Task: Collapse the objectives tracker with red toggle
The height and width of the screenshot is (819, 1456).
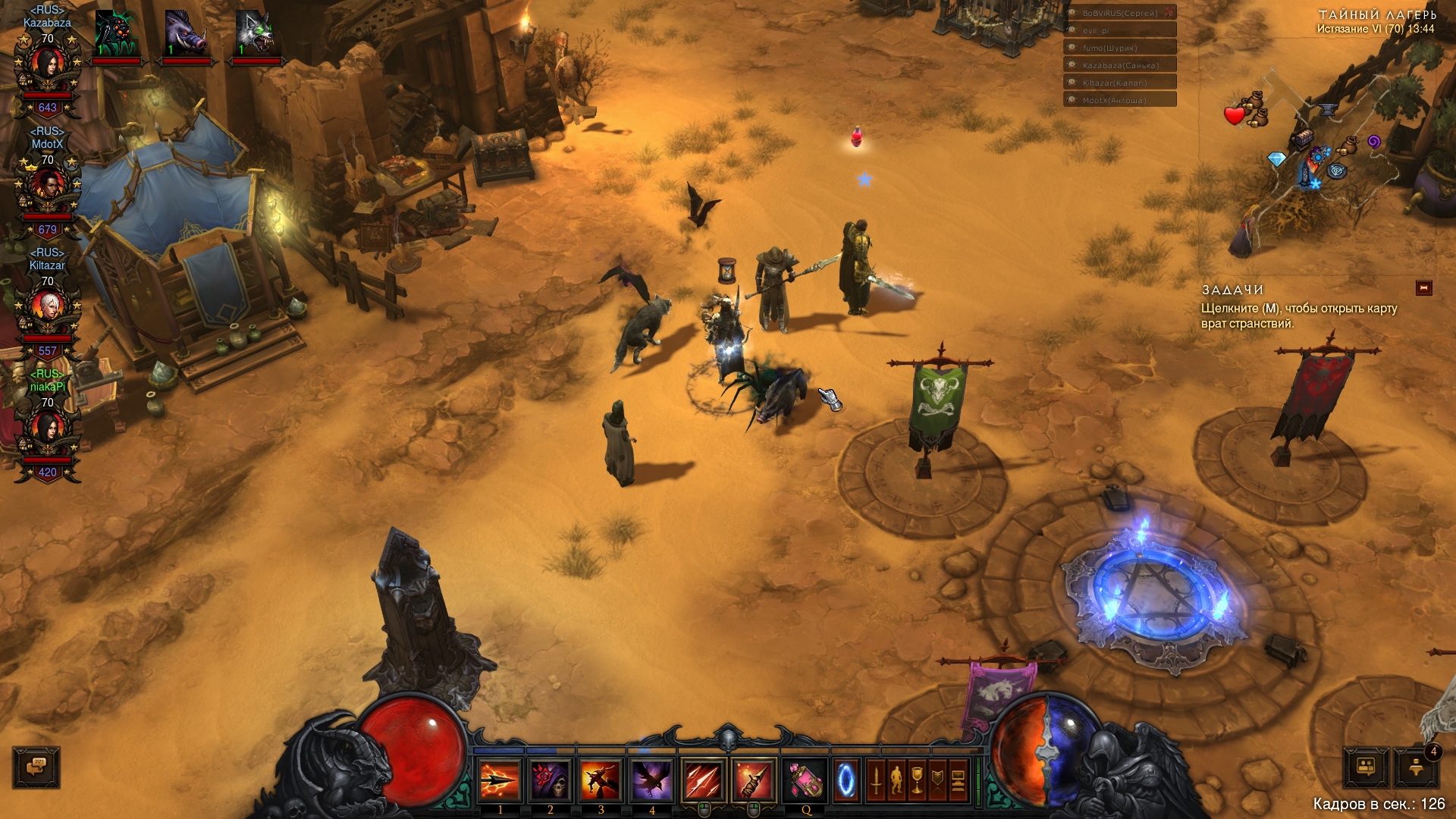Action: (1423, 288)
